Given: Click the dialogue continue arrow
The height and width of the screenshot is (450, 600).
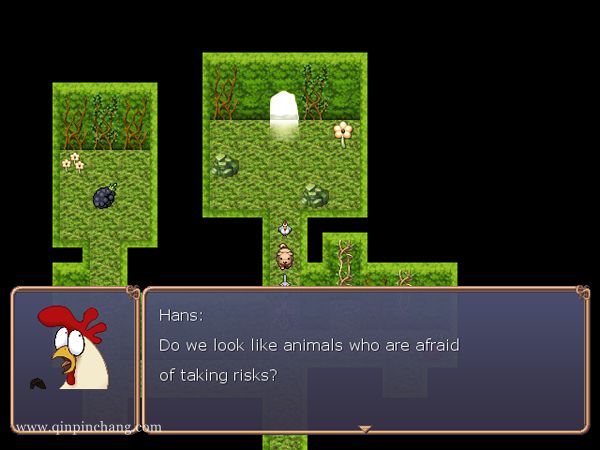Looking at the screenshot, I should 365,429.
